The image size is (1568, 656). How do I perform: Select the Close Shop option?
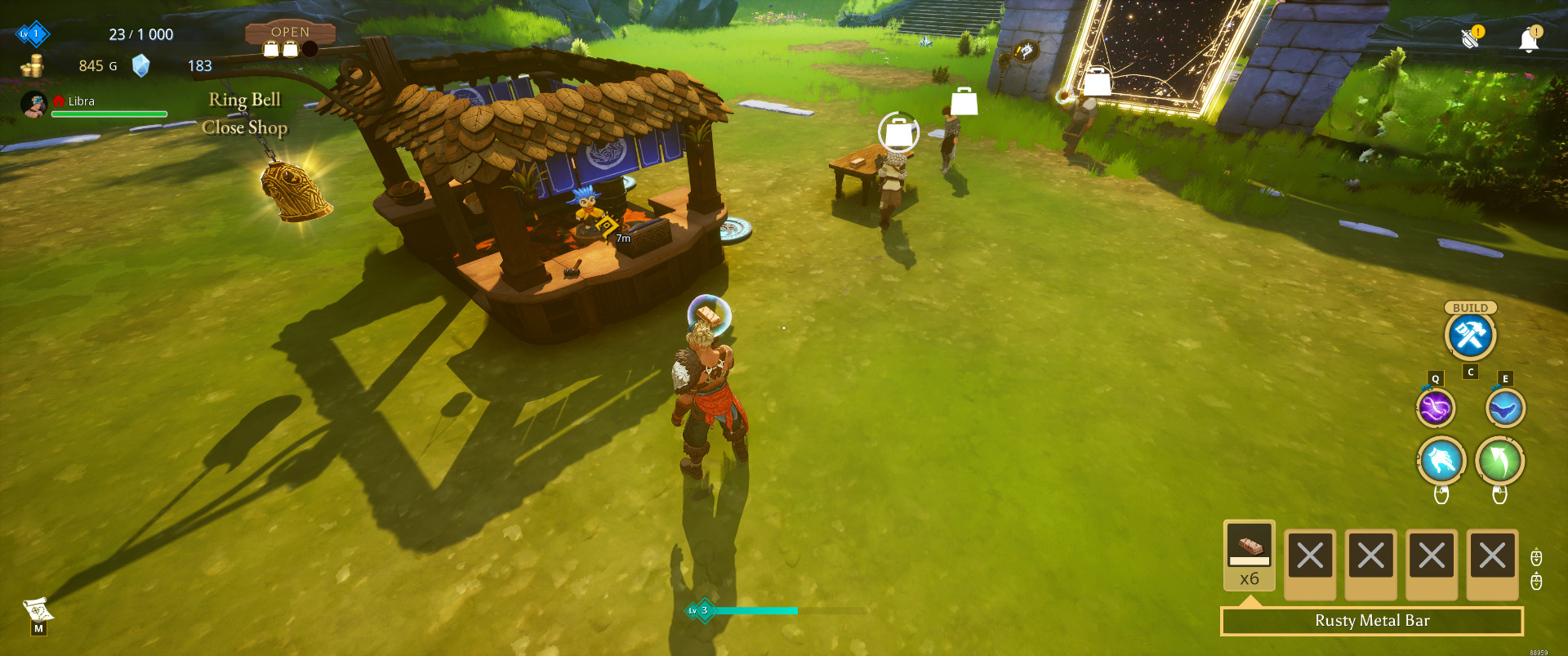coord(244,127)
